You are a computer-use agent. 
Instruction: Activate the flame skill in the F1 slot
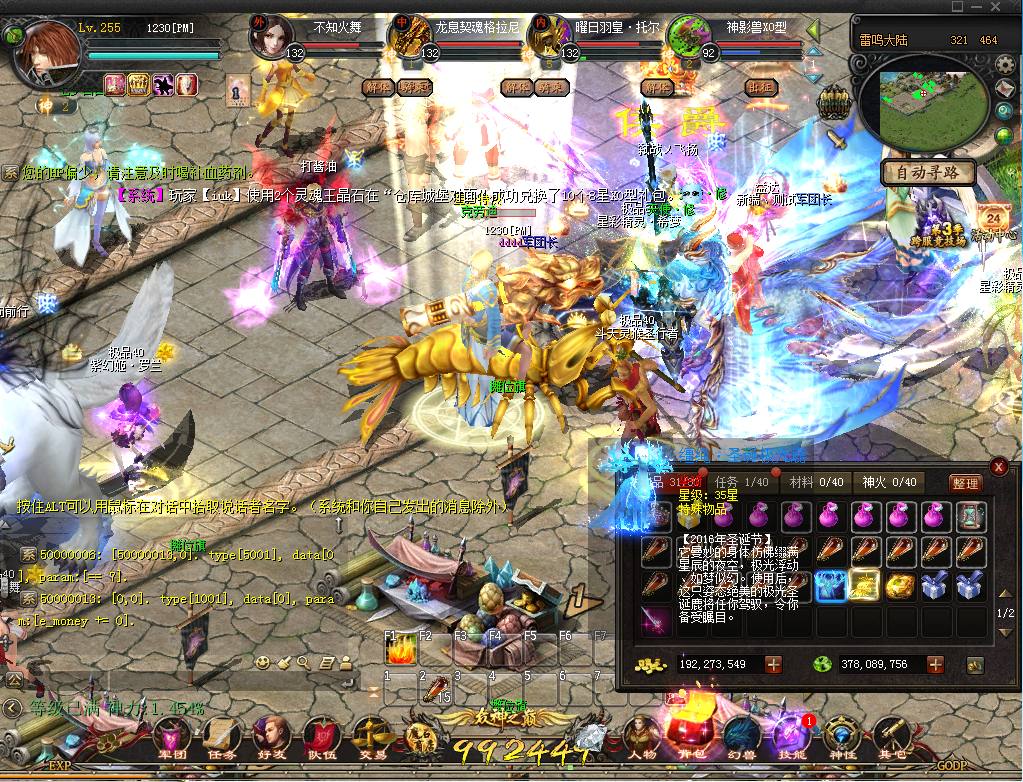[x=400, y=649]
